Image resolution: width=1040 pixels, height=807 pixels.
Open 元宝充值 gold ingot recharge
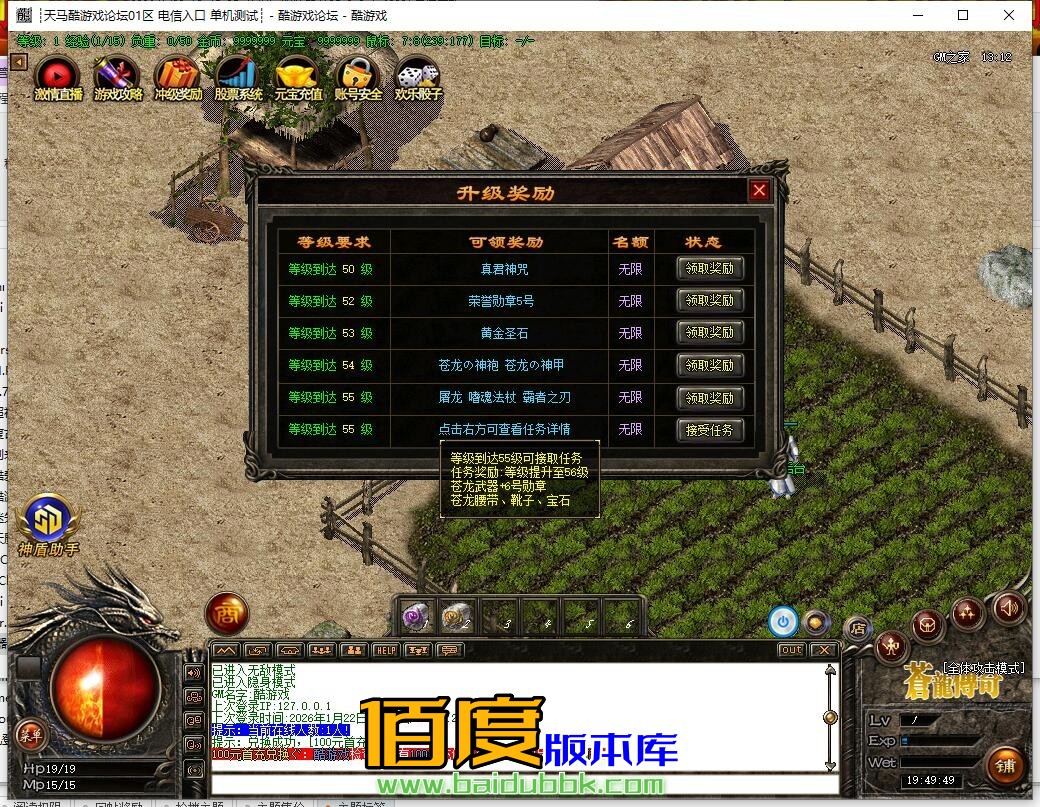pyautogui.click(x=298, y=77)
